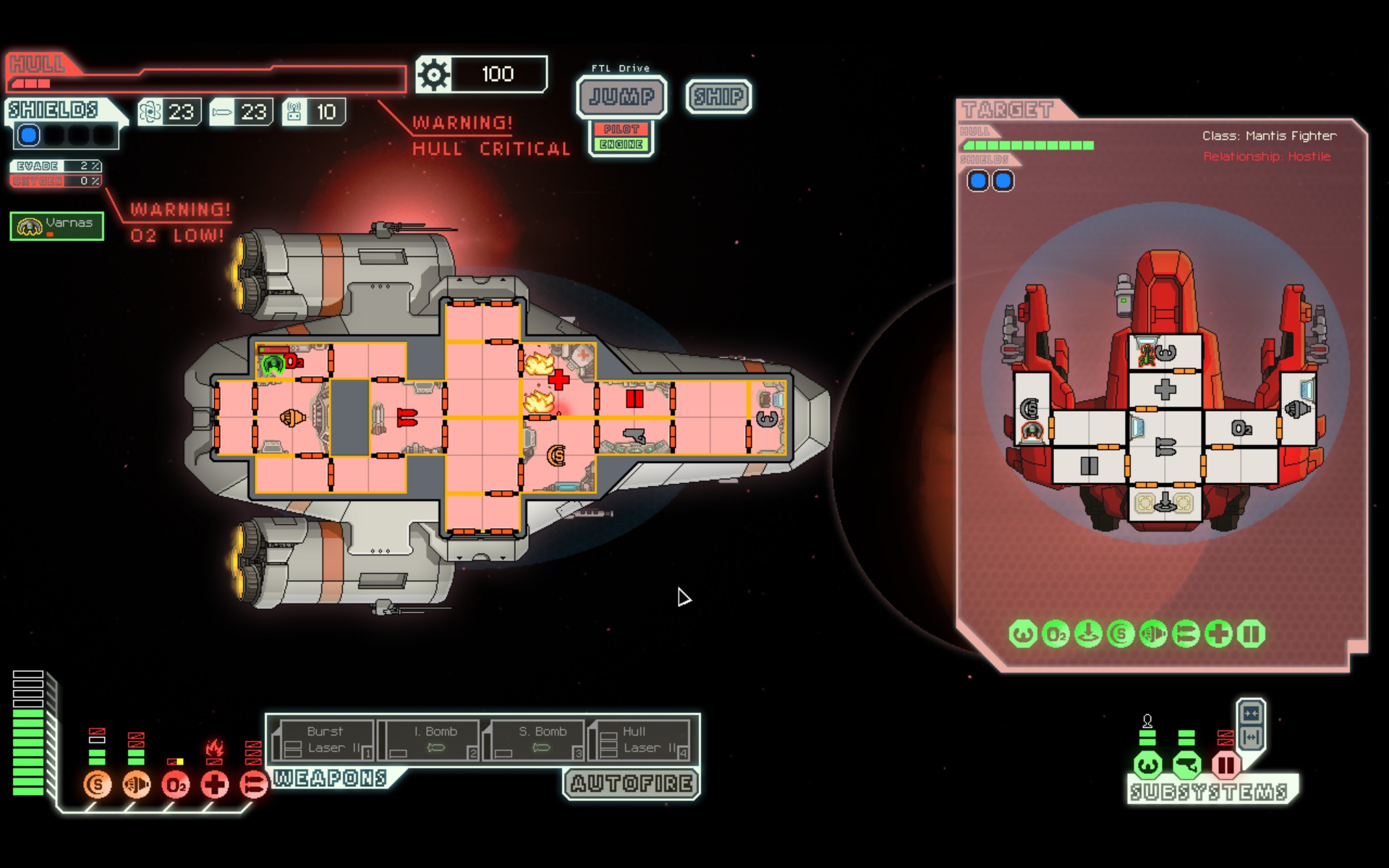Click the piloting subsystem icon
This screenshot has height=868, width=1389.
pos(1148,765)
